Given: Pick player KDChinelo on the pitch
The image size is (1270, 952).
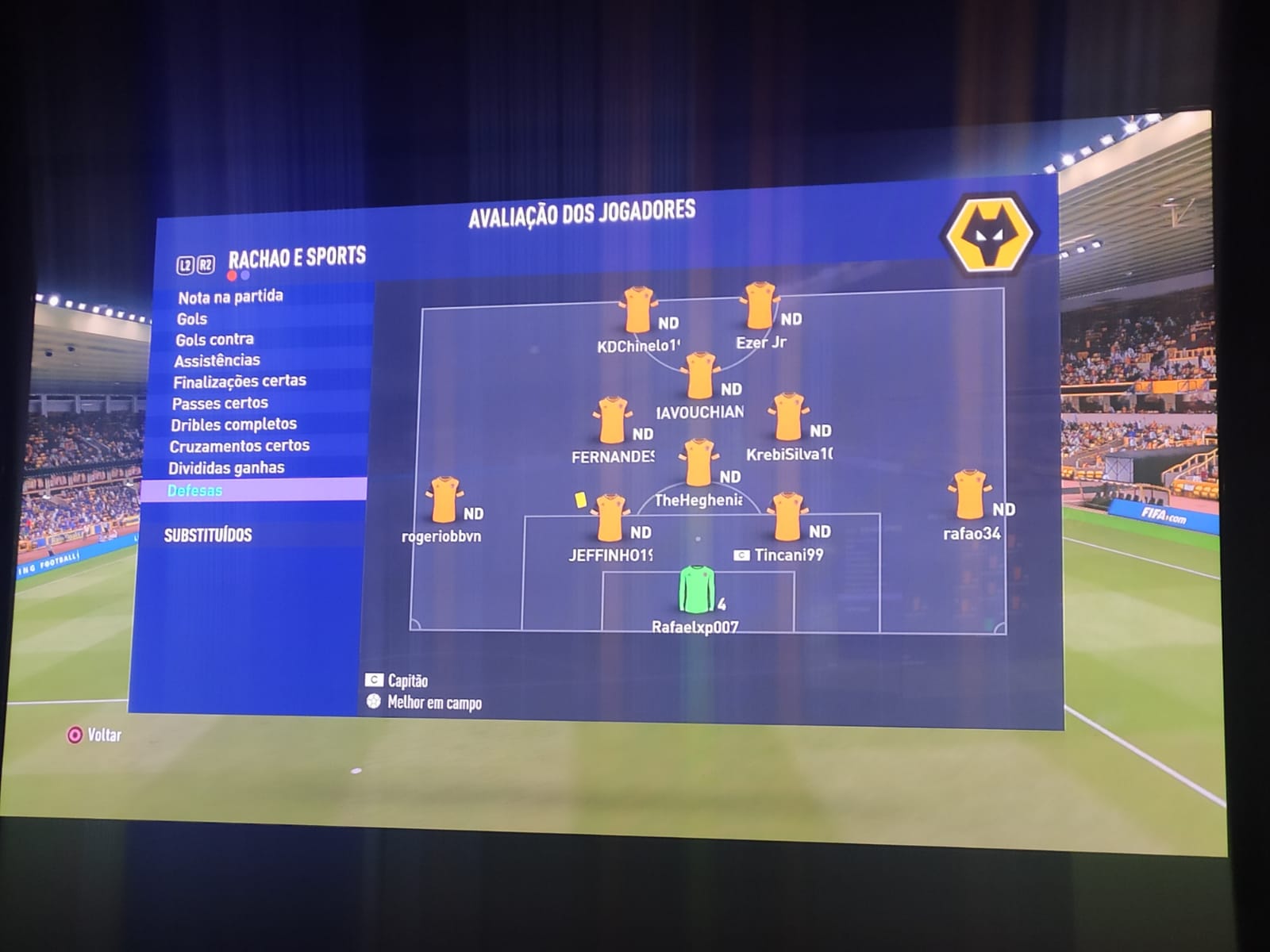Looking at the screenshot, I should [637, 310].
